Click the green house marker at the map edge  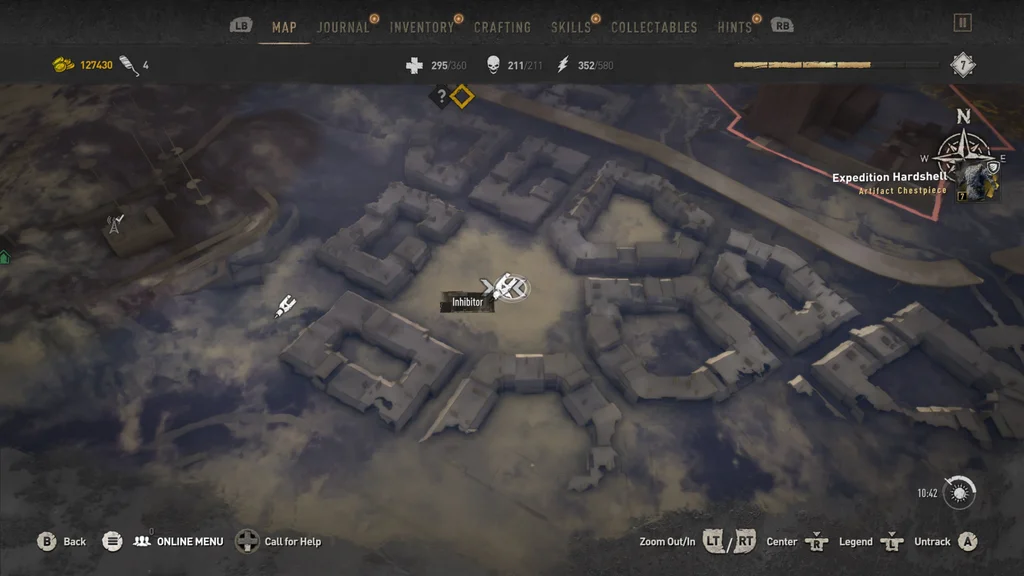(5, 257)
